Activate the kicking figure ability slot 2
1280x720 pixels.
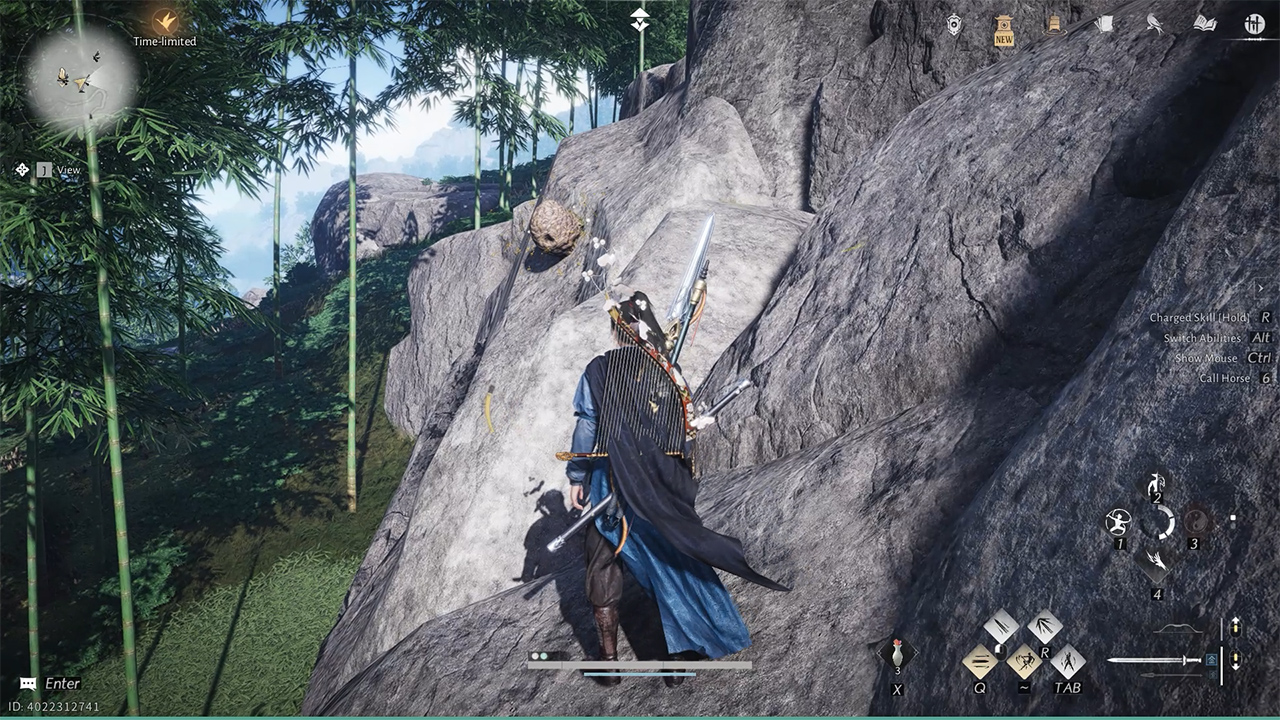[x=1156, y=485]
